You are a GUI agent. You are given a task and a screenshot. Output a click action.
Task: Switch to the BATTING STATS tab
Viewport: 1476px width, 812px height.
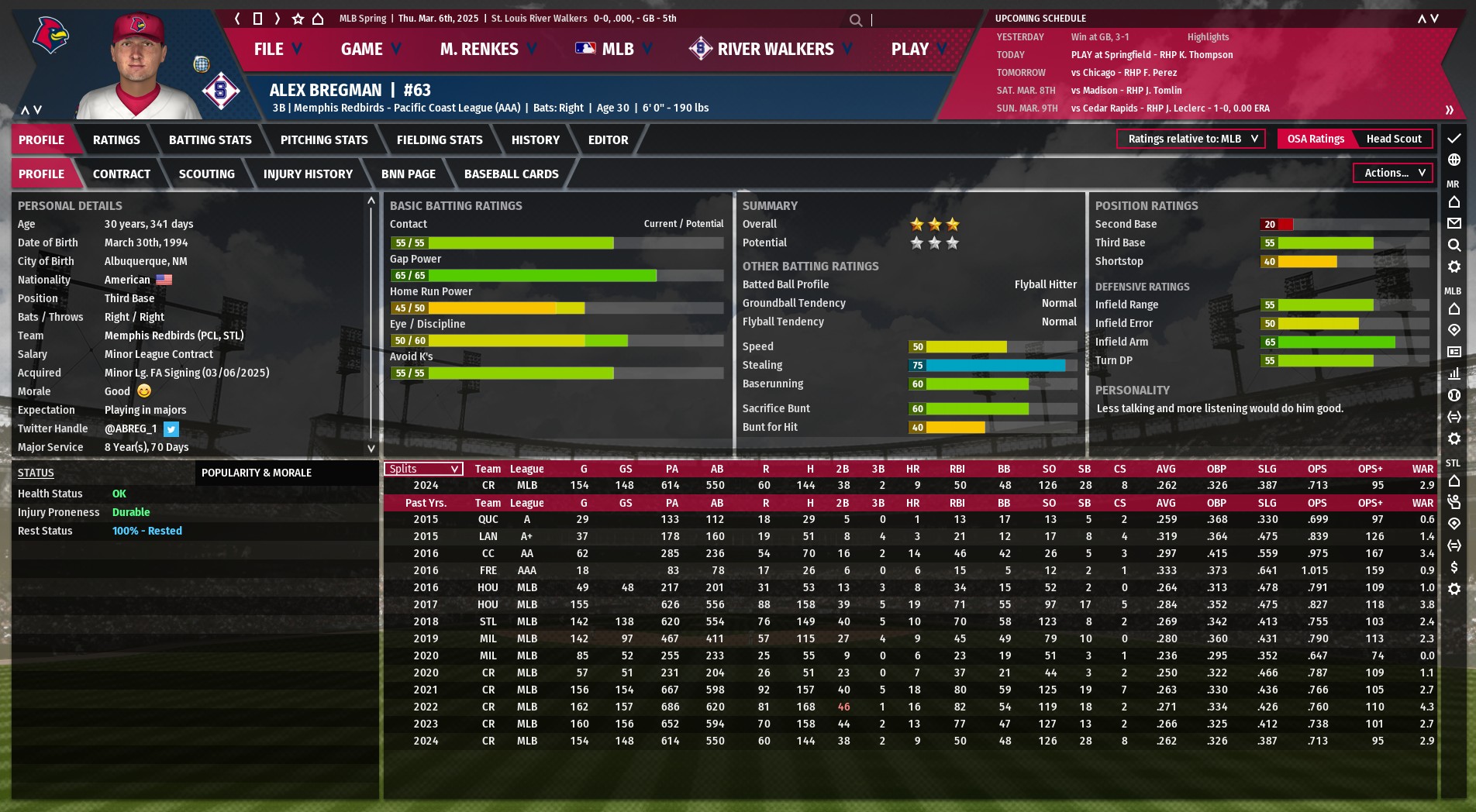[210, 140]
